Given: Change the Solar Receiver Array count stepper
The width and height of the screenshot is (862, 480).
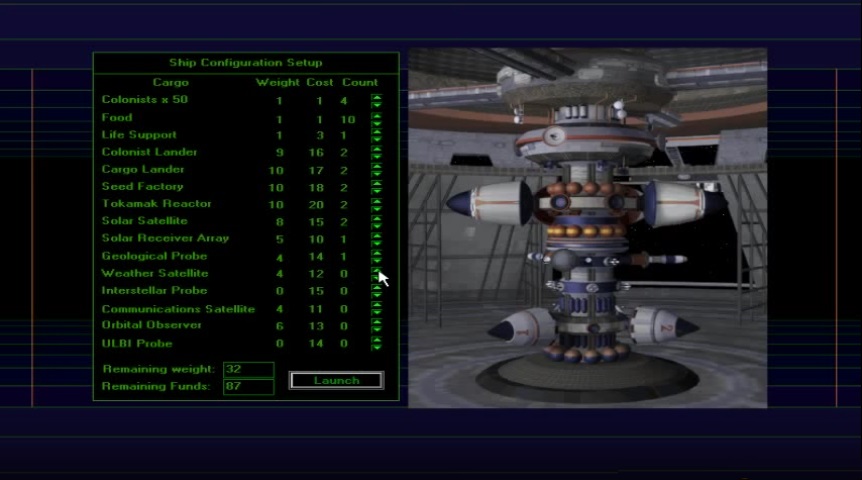Looking at the screenshot, I should [x=376, y=239].
